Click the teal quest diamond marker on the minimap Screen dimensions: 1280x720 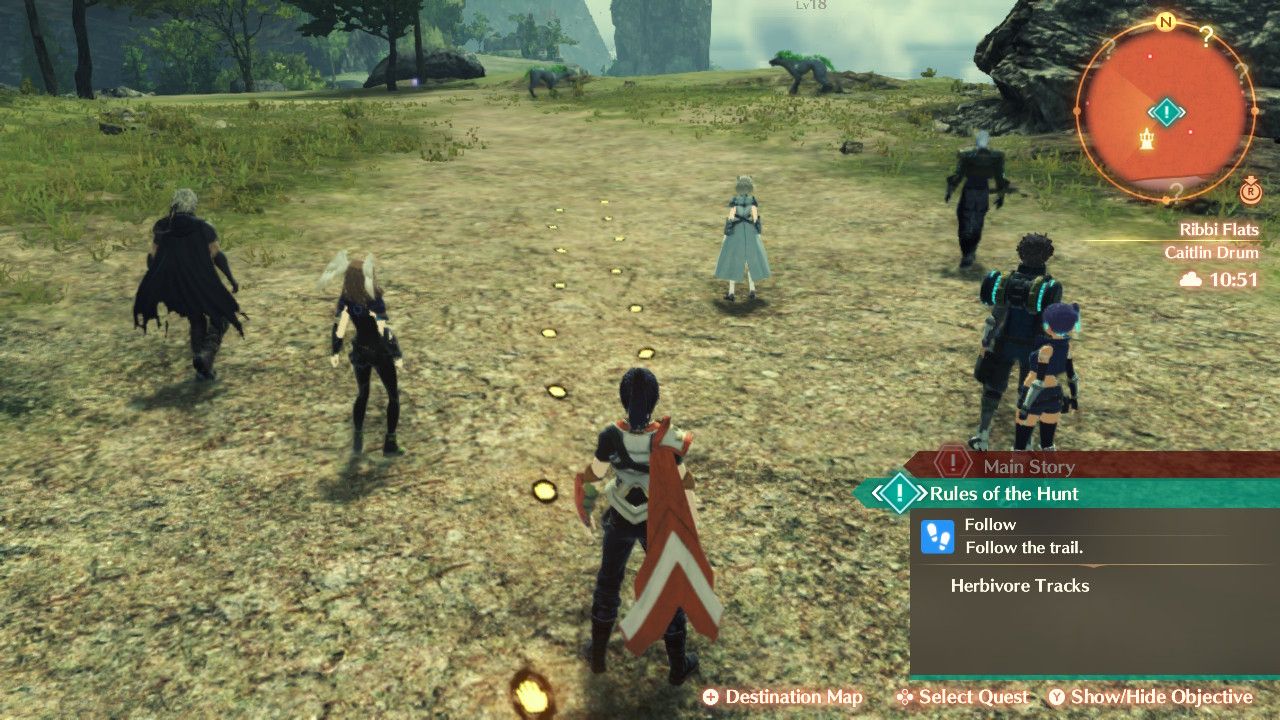(1167, 111)
